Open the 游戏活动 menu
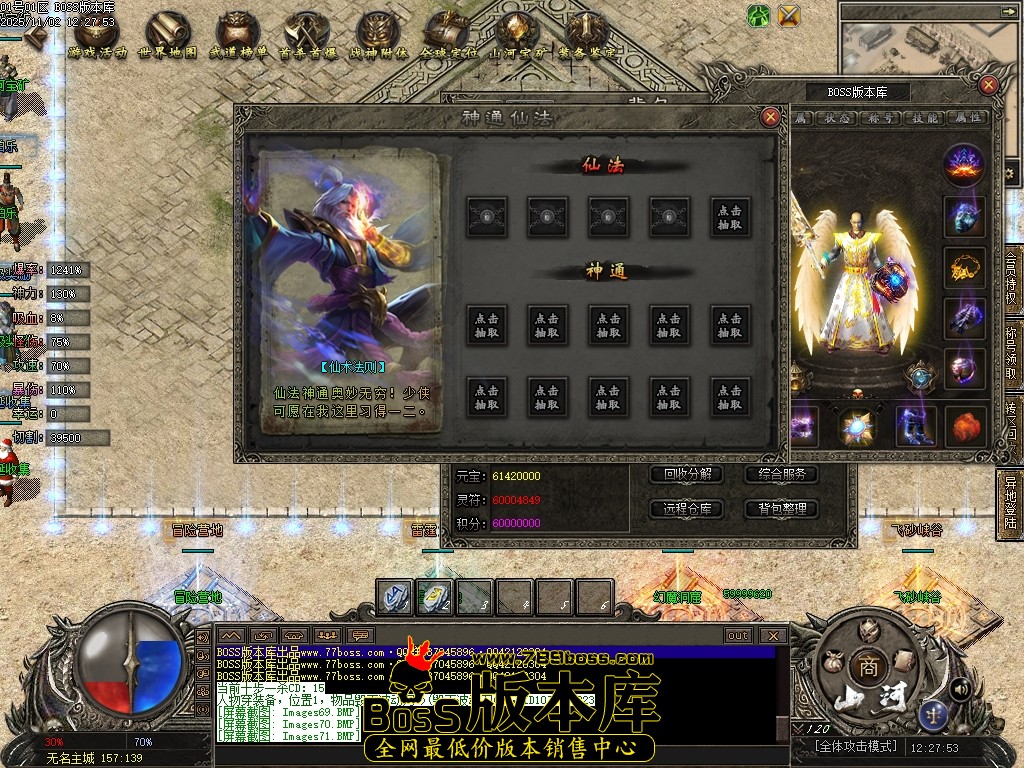 pyautogui.click(x=98, y=38)
